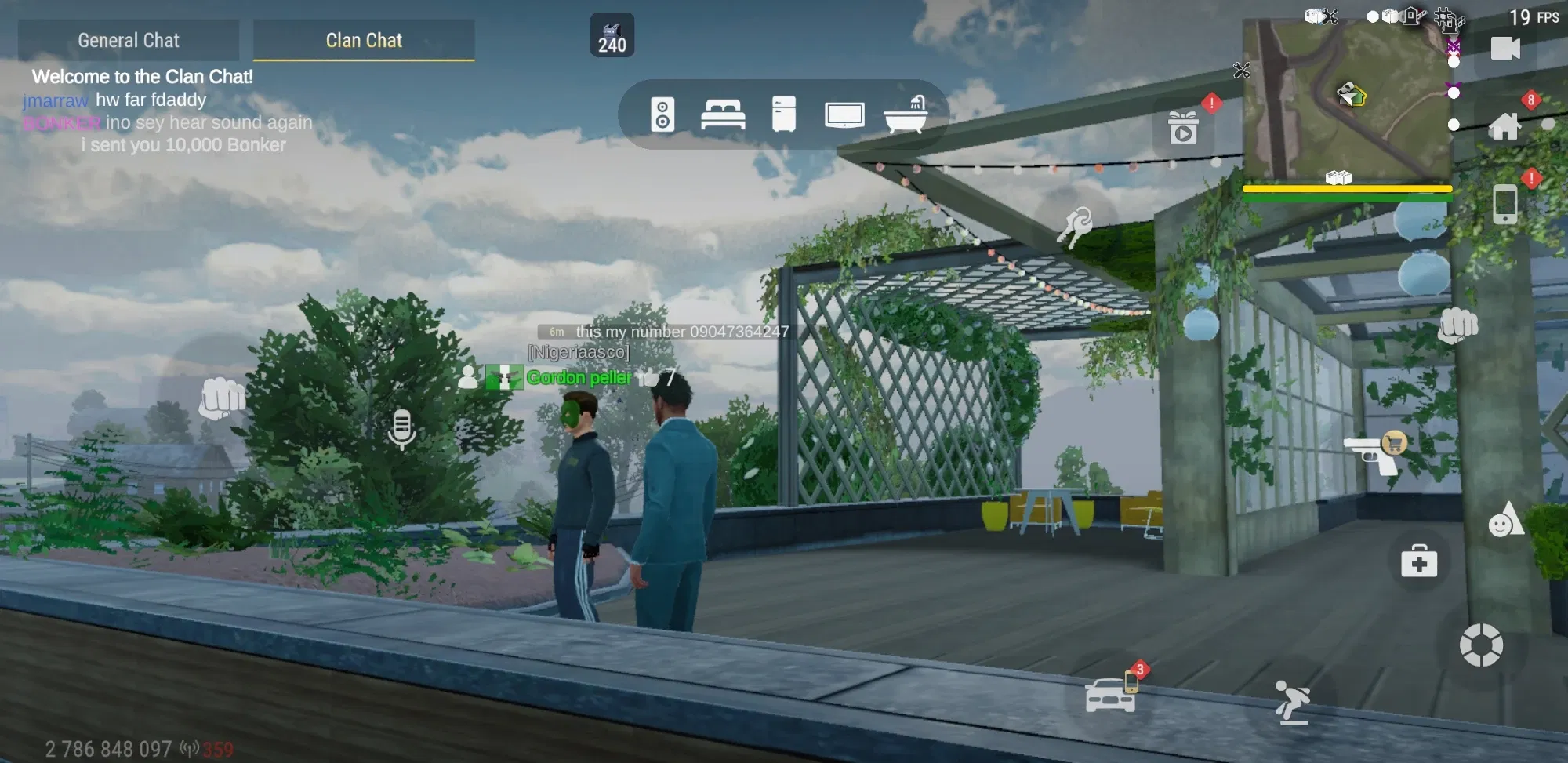Open the house menu icon

coord(1504,126)
